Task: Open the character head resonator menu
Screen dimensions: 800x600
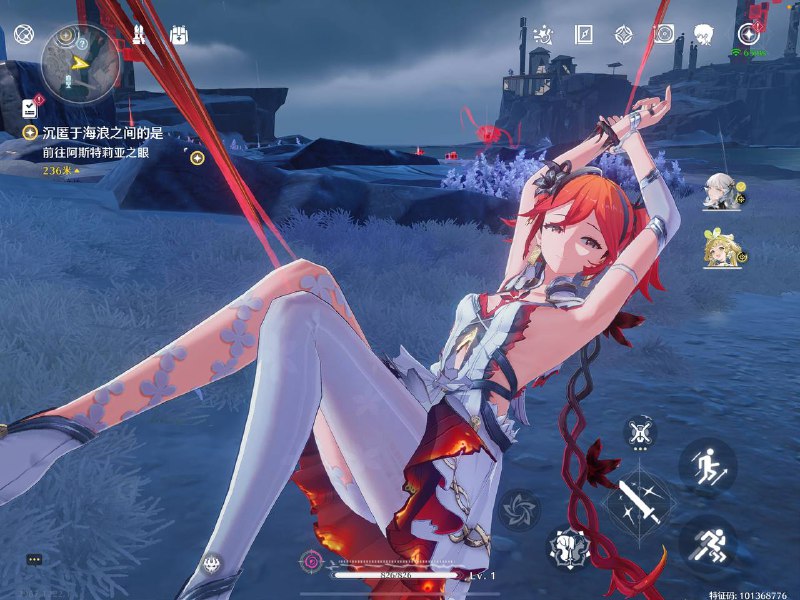Action: pos(703,35)
